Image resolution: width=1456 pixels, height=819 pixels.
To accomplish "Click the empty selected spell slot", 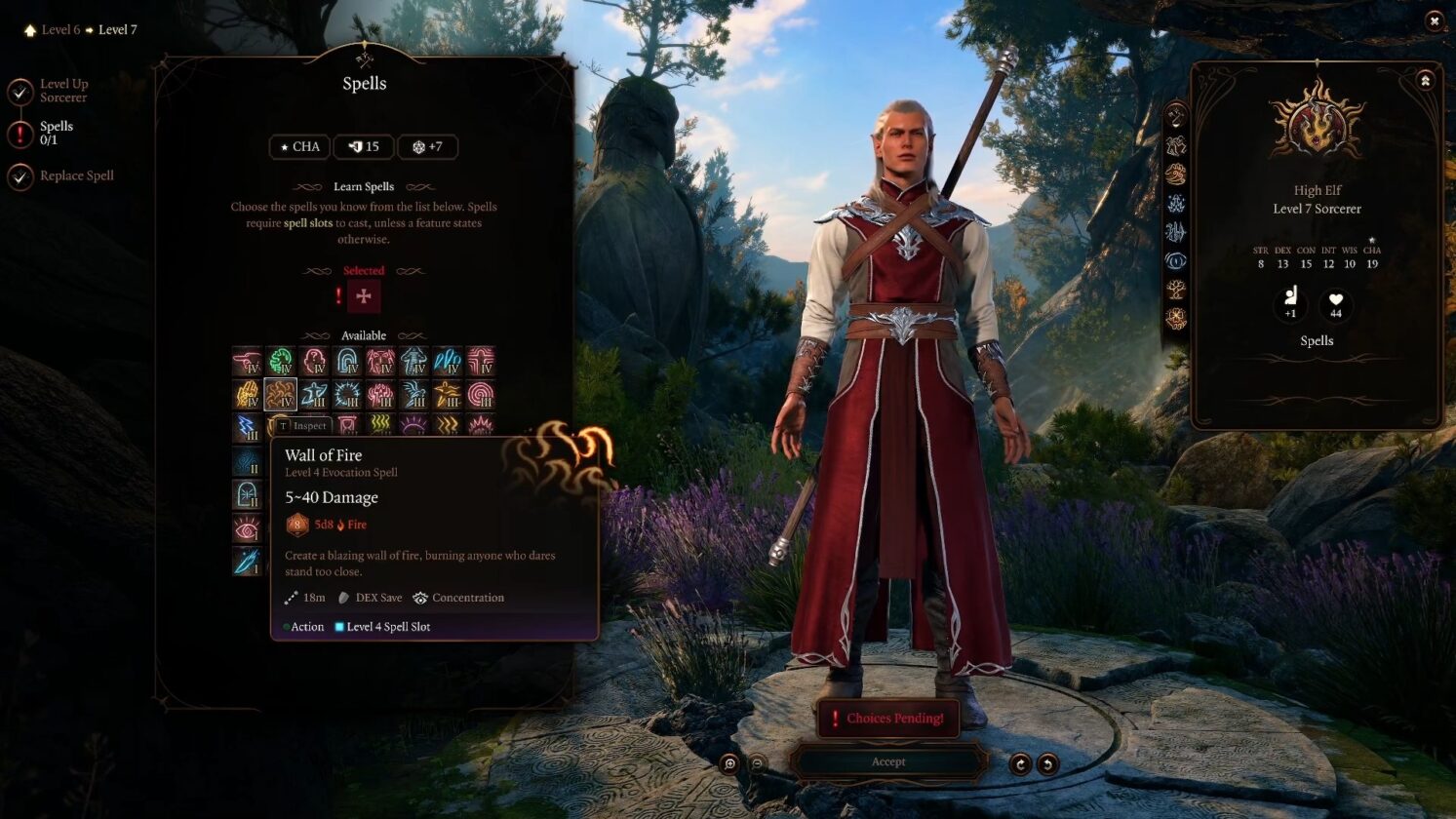I will coord(364,296).
